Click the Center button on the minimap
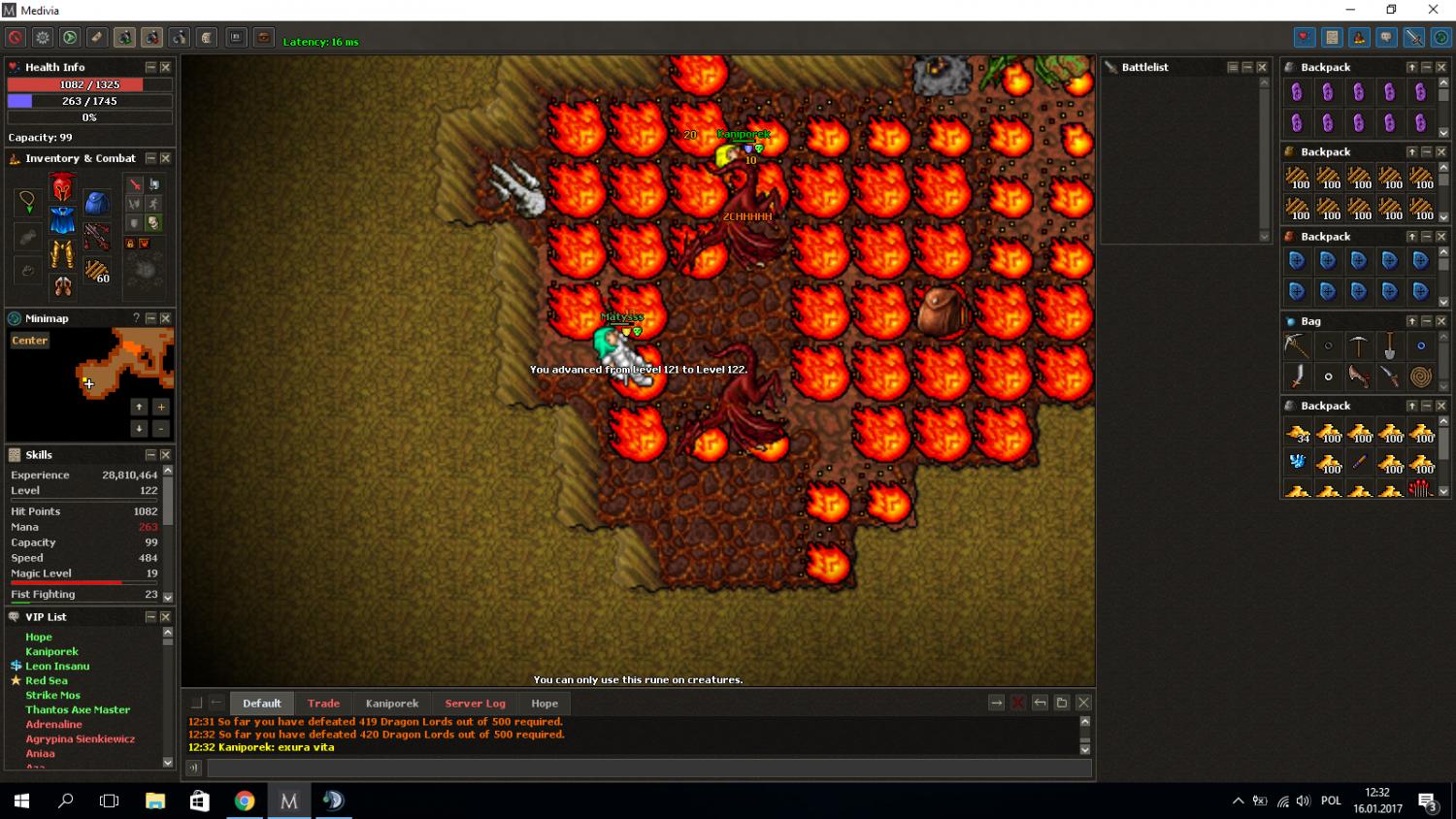Screen dimensions: 1456x819 click(29, 341)
